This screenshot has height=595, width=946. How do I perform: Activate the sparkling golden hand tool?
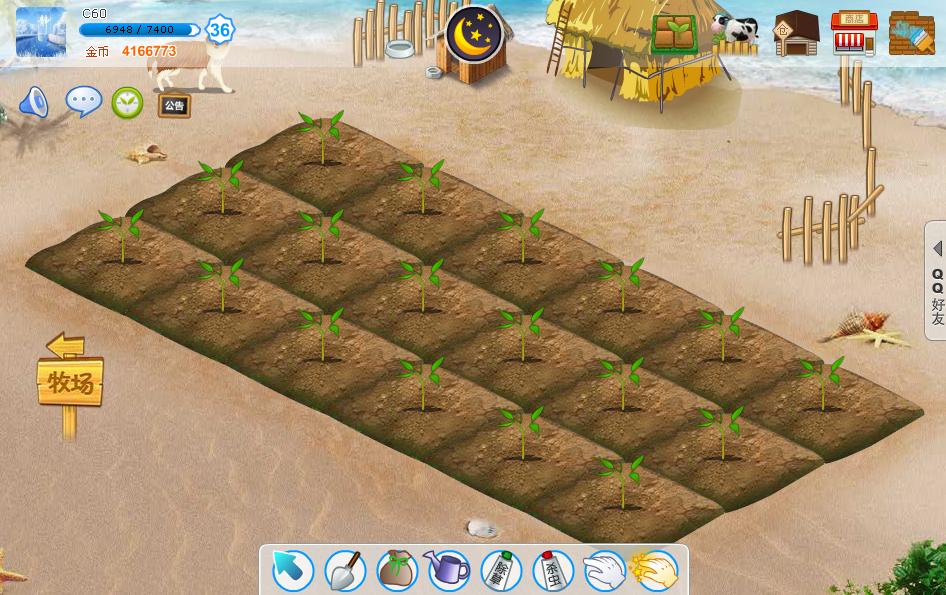tap(655, 571)
